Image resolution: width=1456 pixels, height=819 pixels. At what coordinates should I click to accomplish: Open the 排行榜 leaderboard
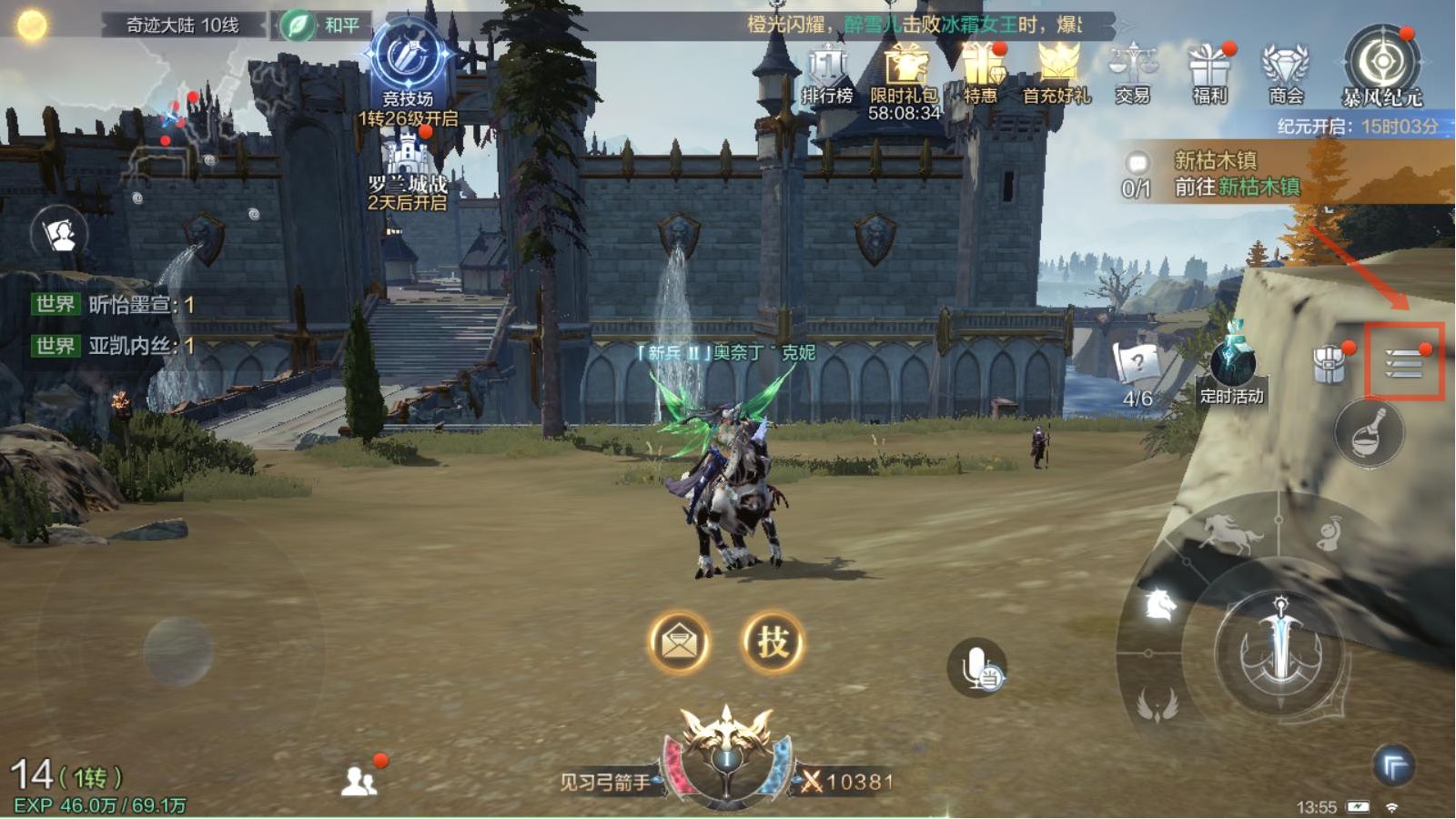(826, 73)
